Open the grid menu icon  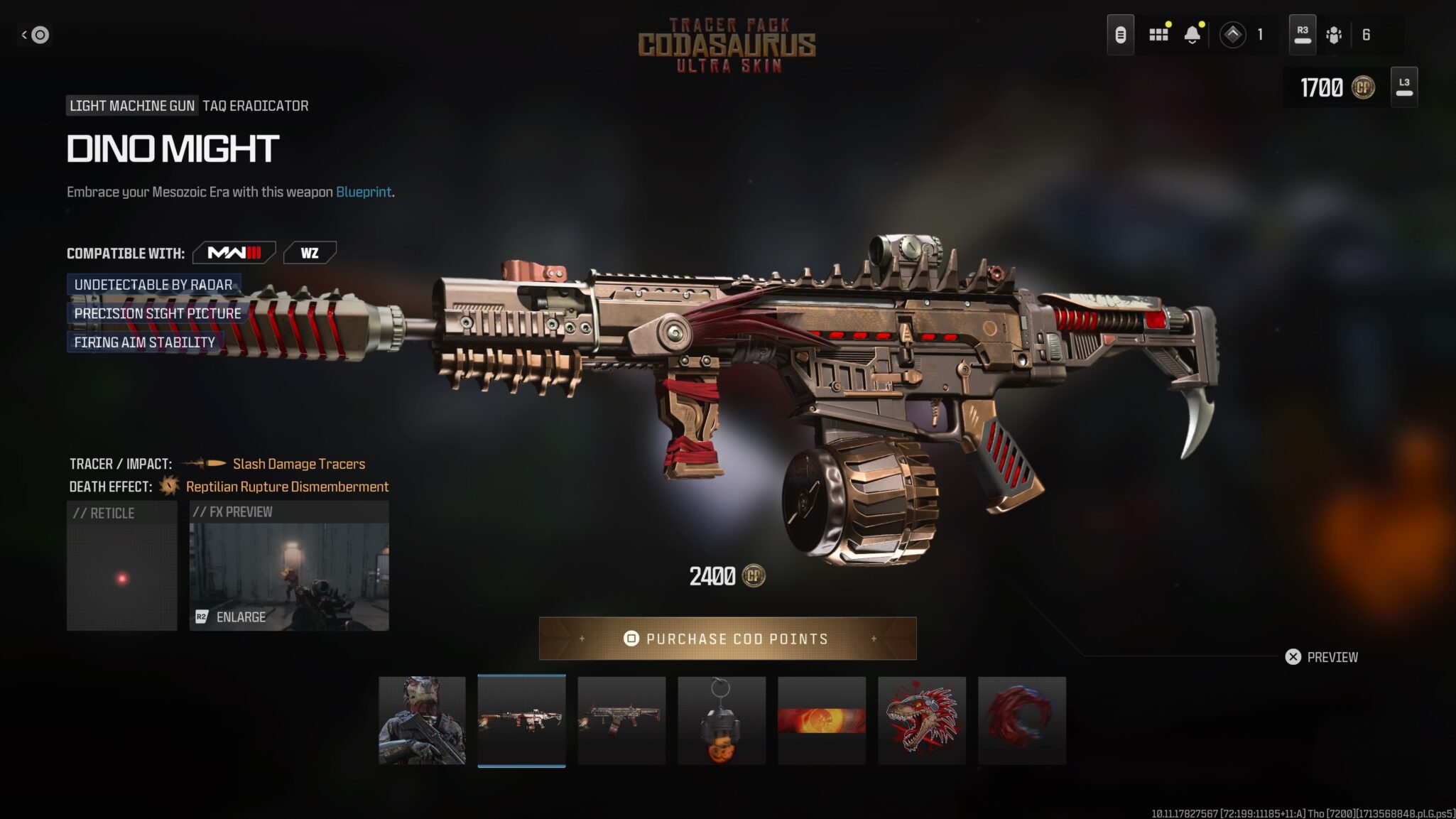click(x=1158, y=34)
